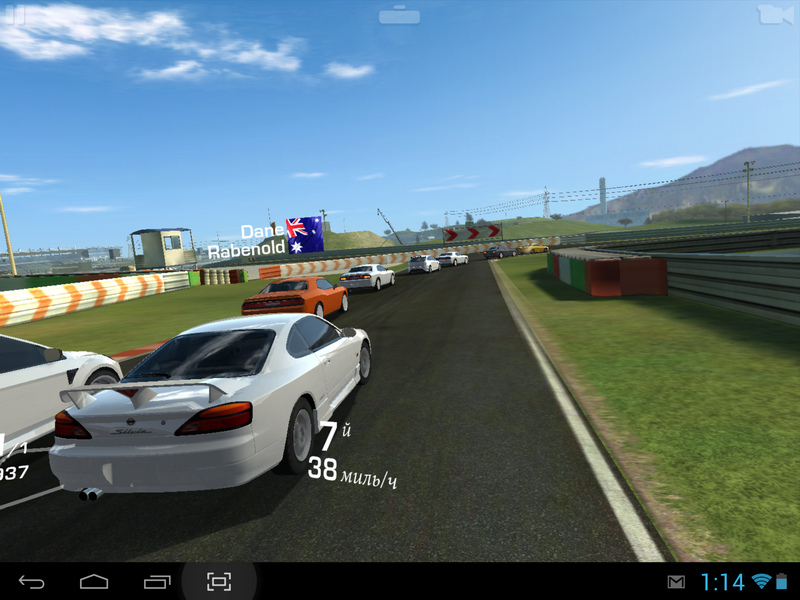Switch camera view with the camera icon
The height and width of the screenshot is (600, 800).
coord(774,14)
